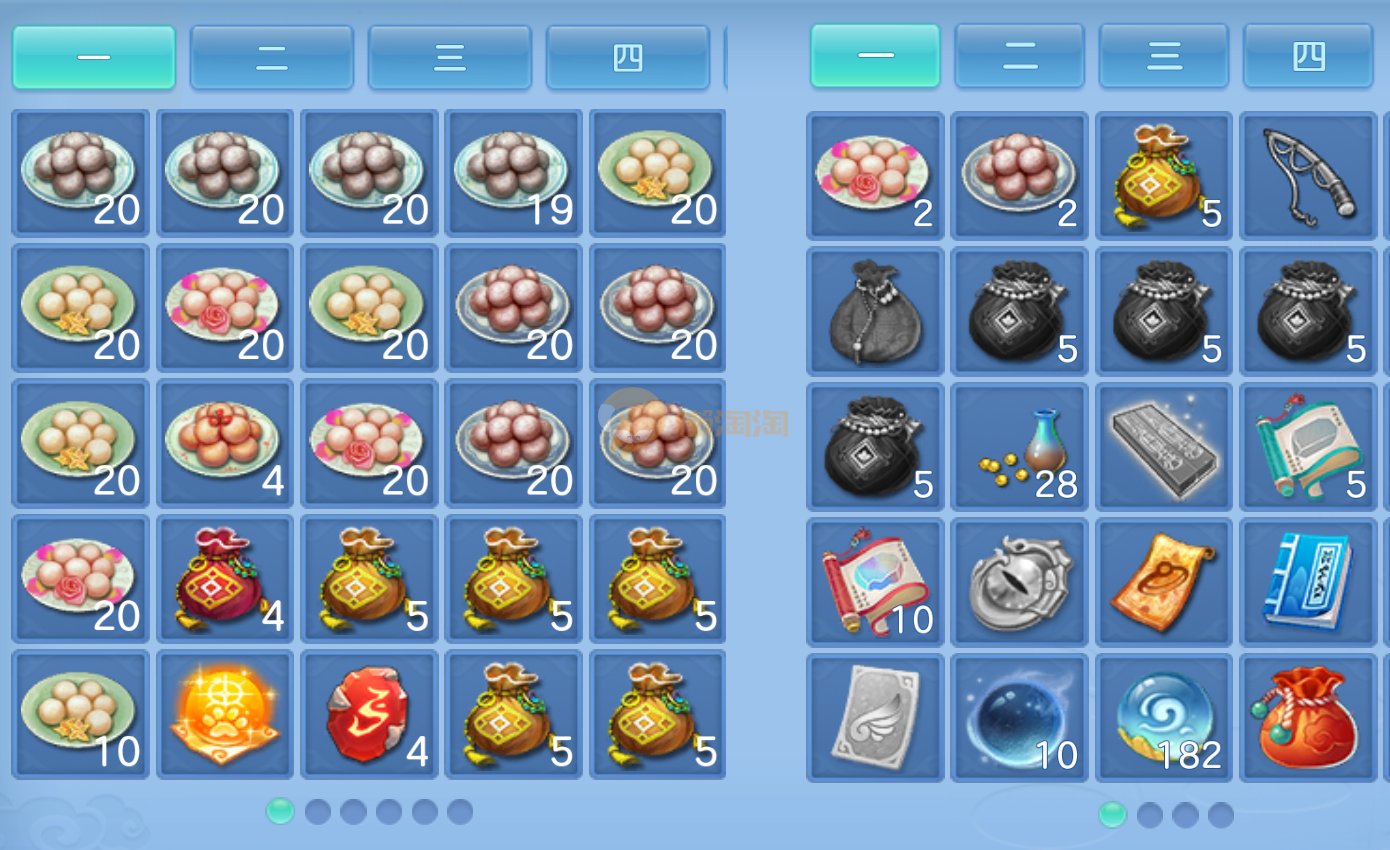Screen dimensions: 1390x850
Task: Click the red rune stone item
Action: (x=369, y=713)
